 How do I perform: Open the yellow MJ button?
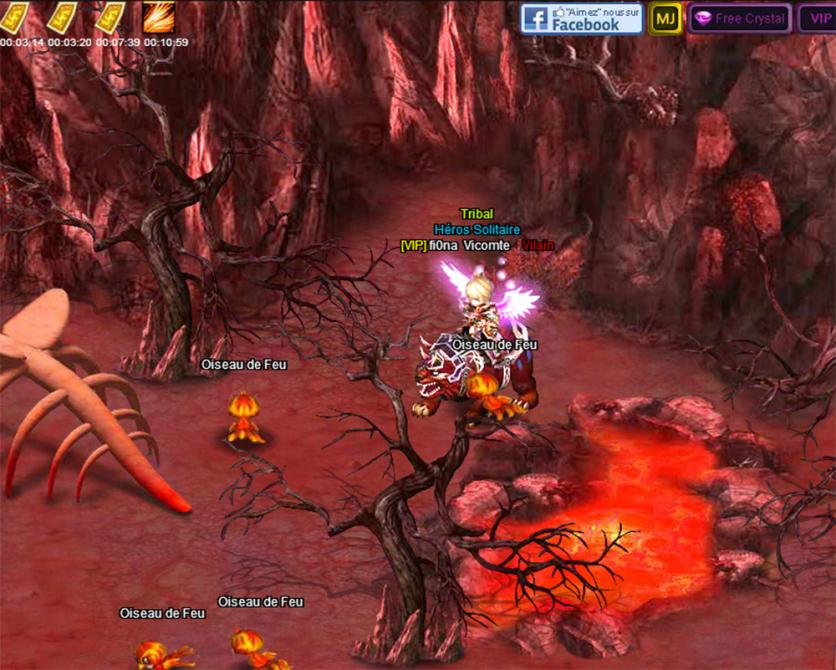664,18
